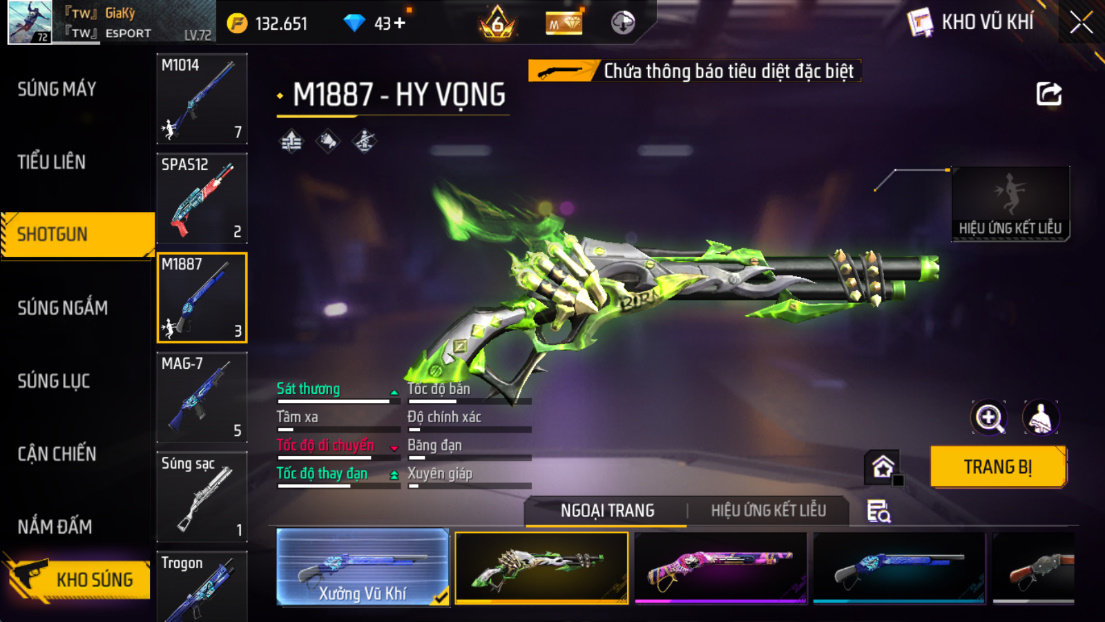Add diamonds with the plus button
1105x622 pixels.
(x=400, y=23)
